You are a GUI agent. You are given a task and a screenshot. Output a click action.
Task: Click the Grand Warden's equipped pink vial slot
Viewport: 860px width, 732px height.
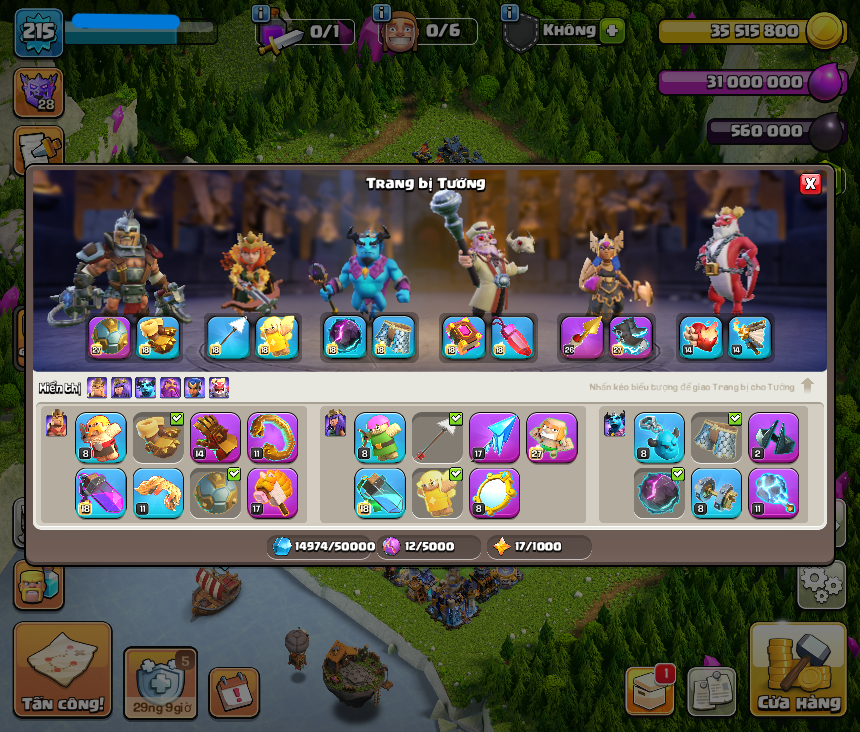tap(512, 338)
